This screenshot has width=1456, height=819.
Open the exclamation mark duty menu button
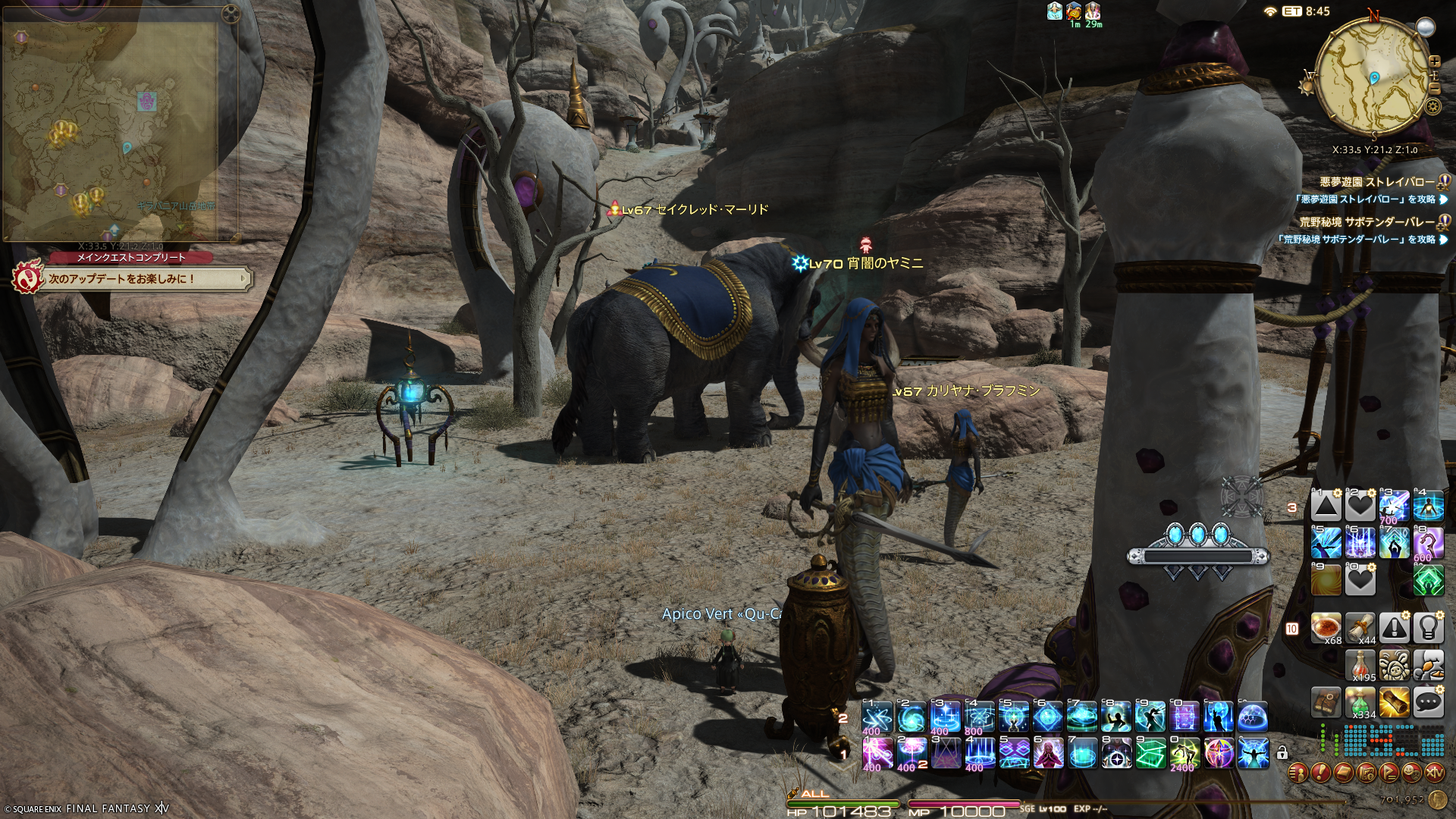tap(1320, 773)
